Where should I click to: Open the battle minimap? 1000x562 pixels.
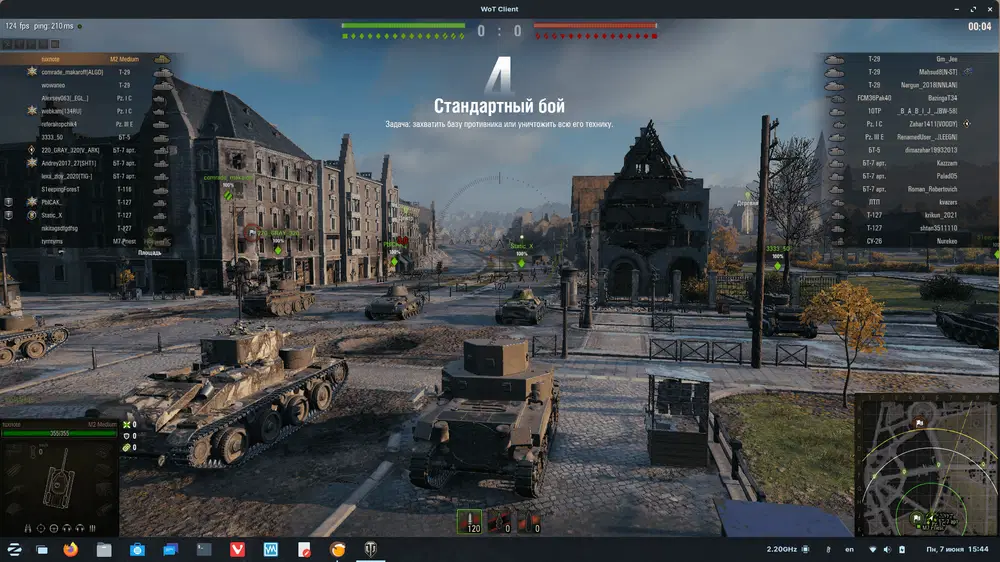925,465
